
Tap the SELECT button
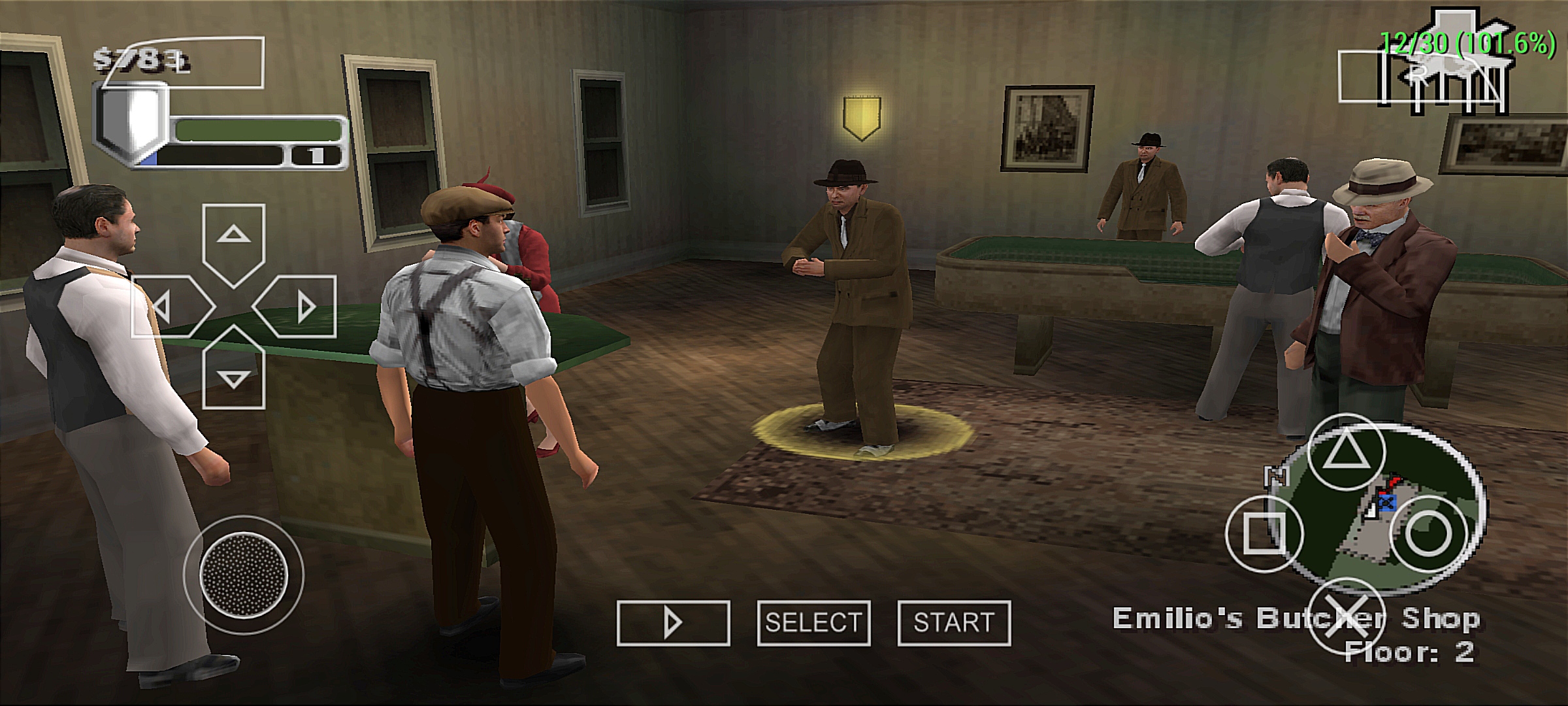pos(813,623)
